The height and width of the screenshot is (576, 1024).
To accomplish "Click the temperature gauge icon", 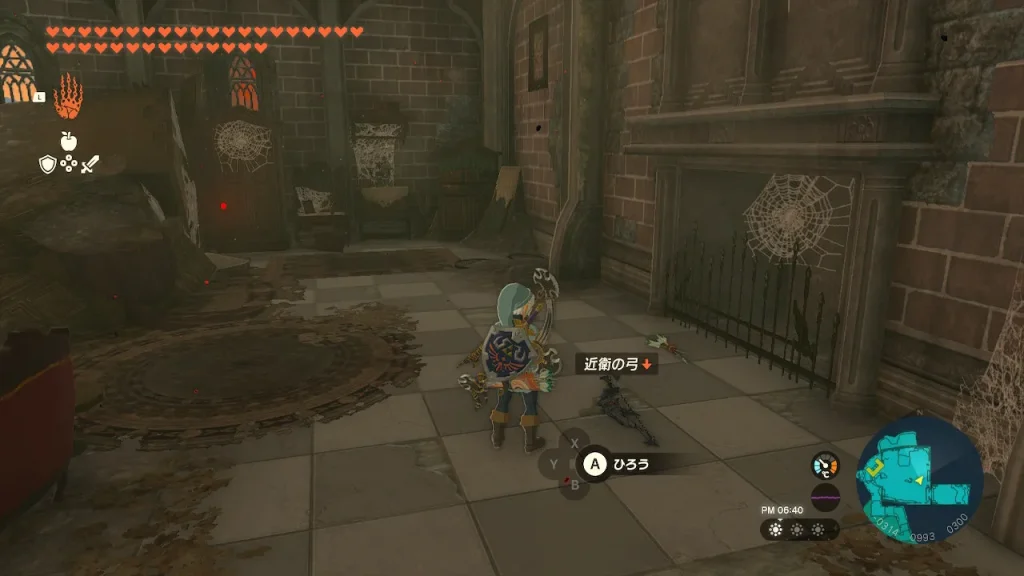I will coord(825,464).
